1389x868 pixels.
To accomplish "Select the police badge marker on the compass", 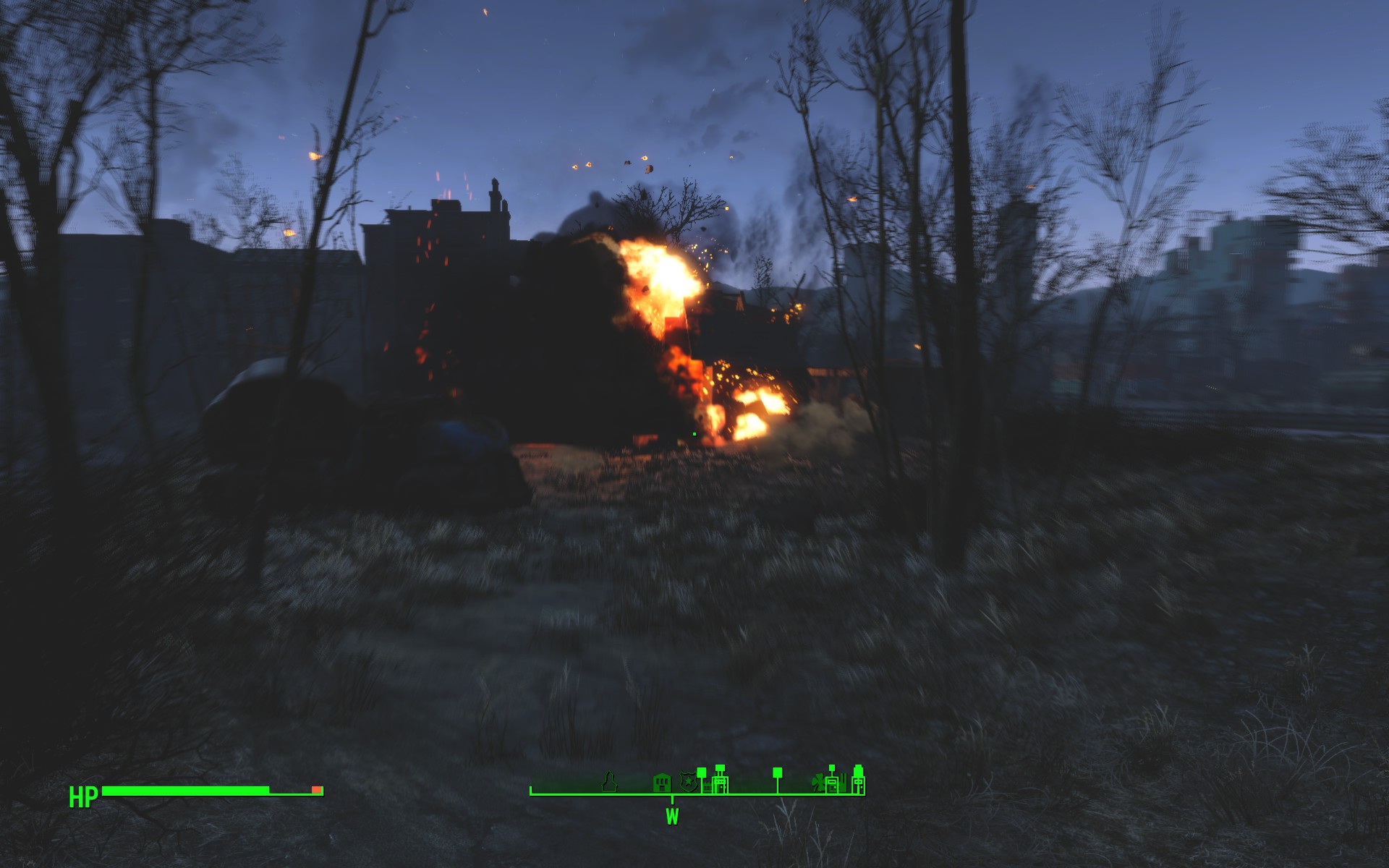I will [687, 782].
